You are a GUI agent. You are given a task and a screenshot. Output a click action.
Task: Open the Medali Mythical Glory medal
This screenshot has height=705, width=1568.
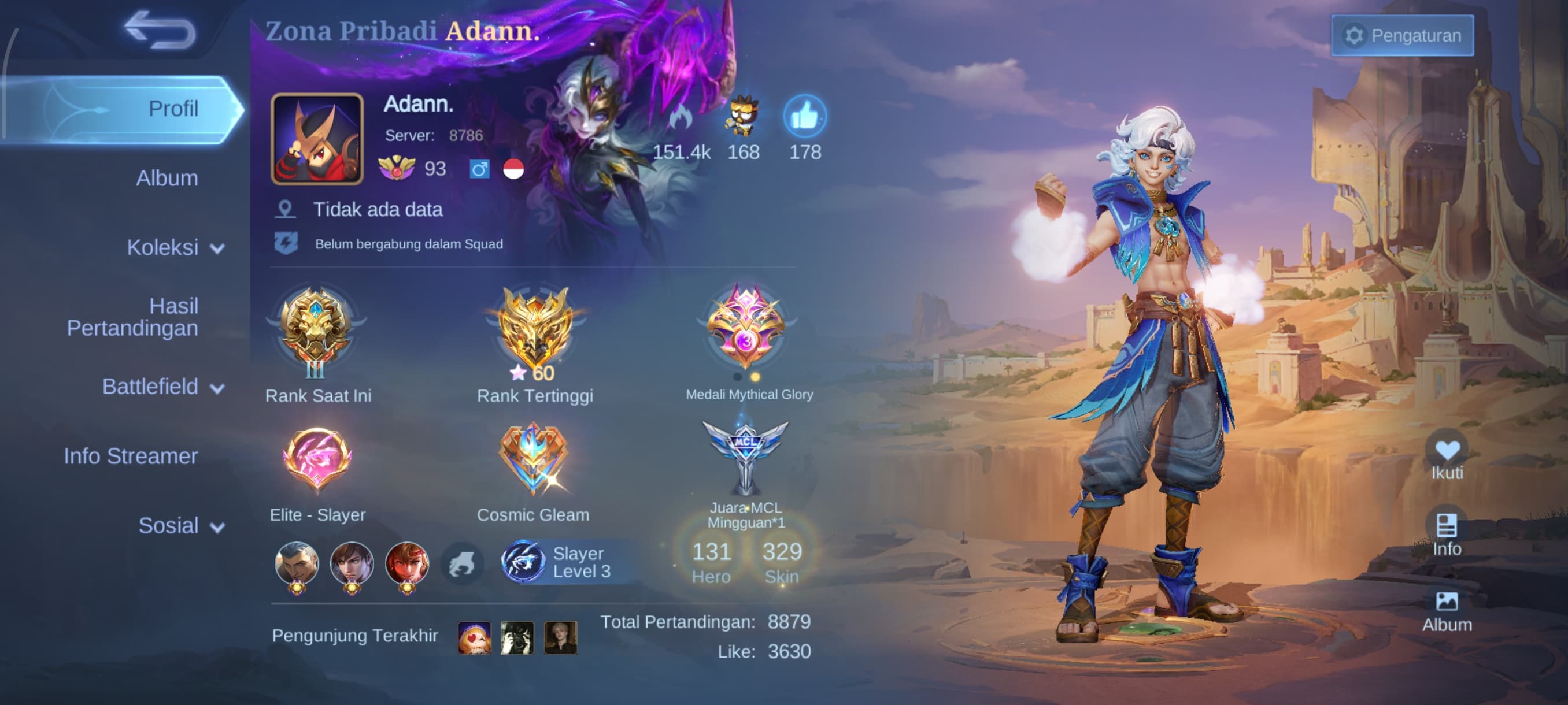746,328
